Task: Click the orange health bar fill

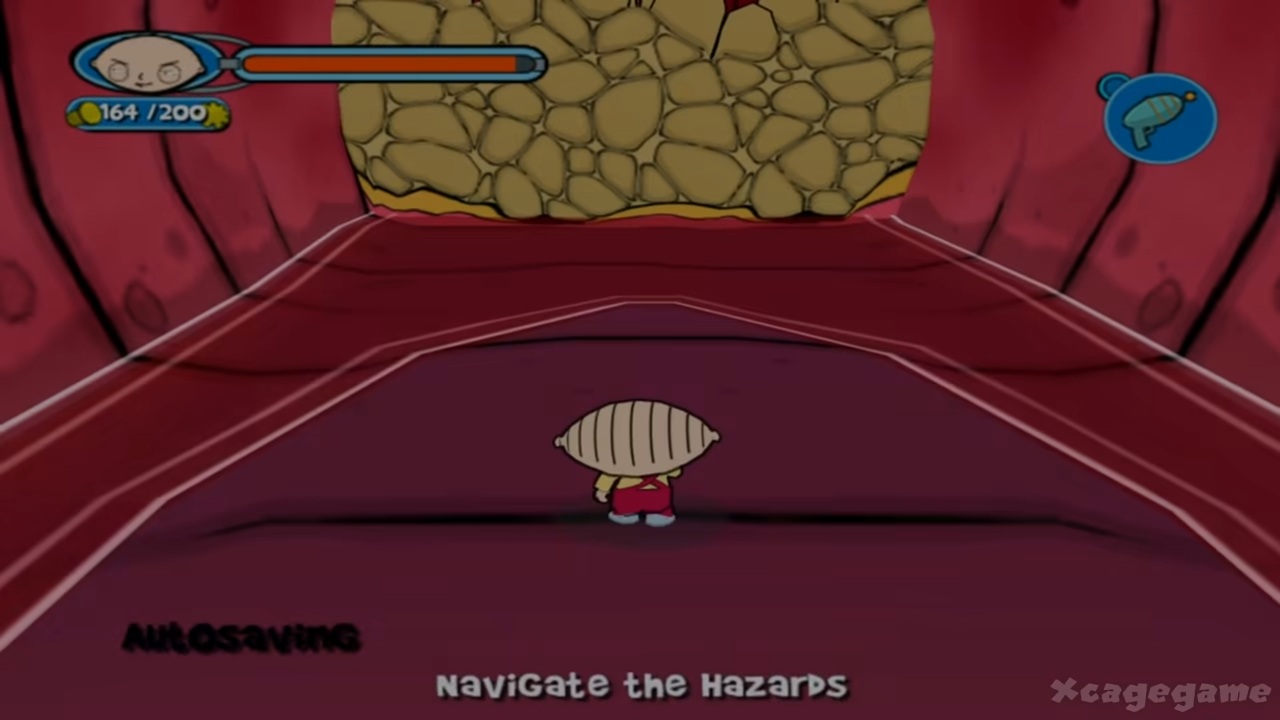Action: 380,63
